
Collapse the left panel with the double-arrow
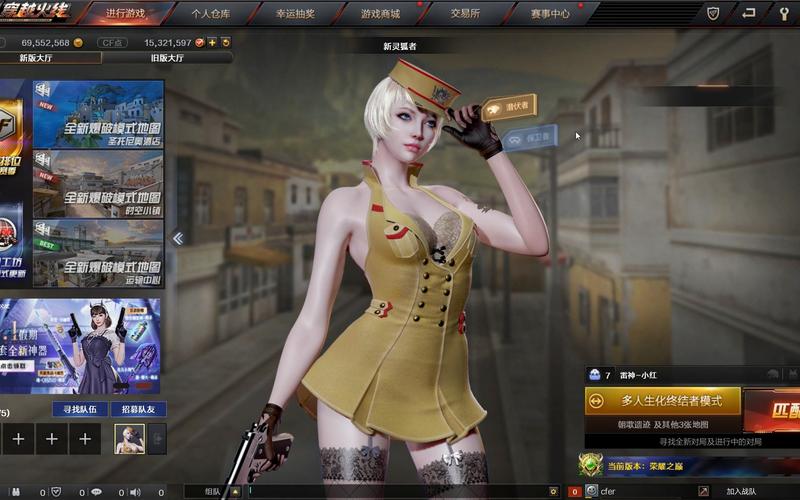178,238
